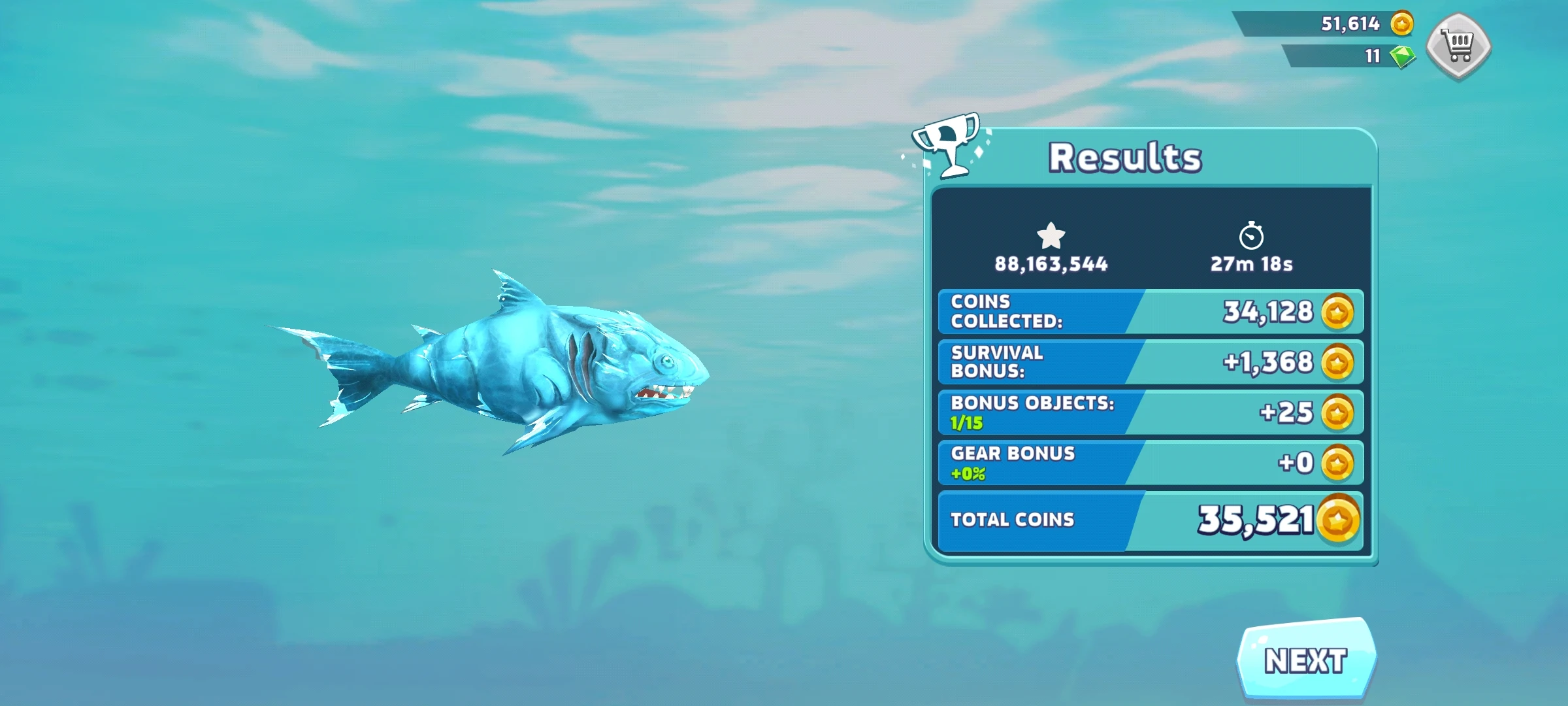This screenshot has height=706, width=1568.
Task: Click the 27m 18s survival time
Action: click(x=1252, y=265)
